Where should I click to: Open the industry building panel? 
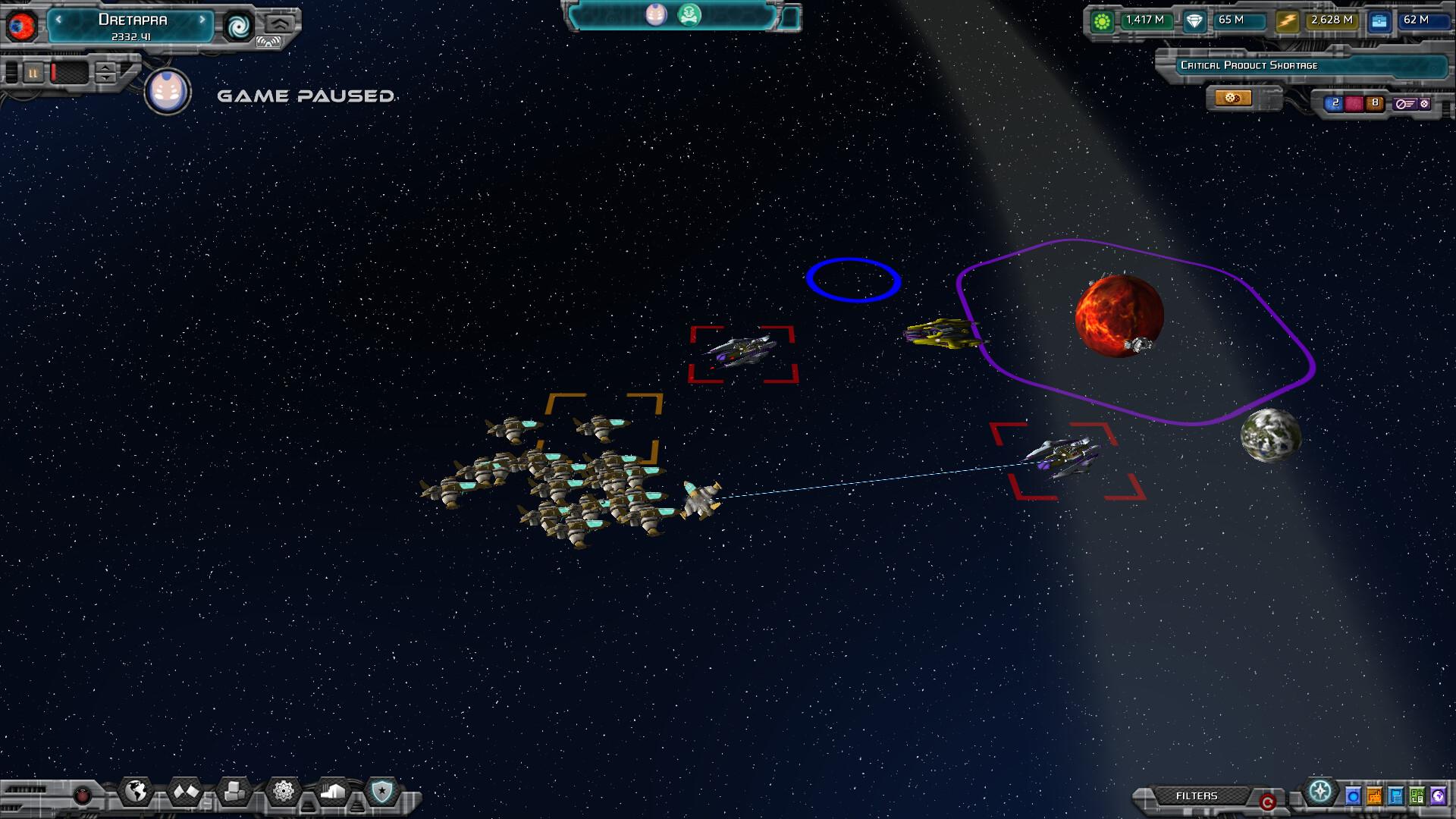(333, 791)
